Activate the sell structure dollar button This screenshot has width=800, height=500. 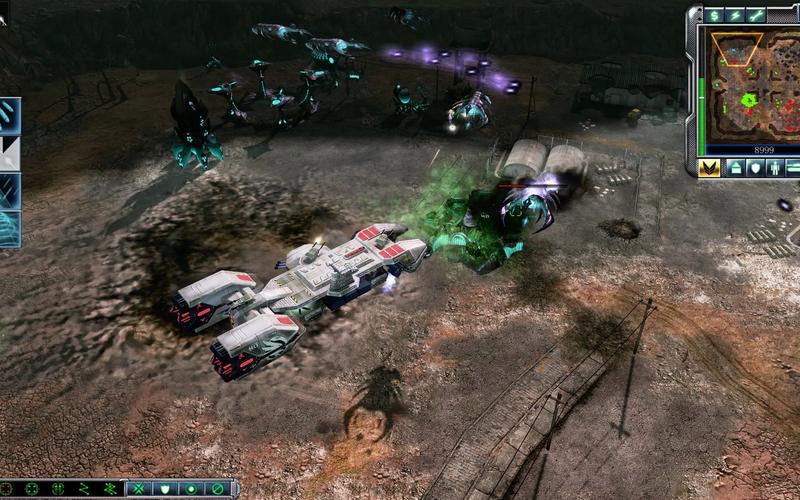coord(714,15)
